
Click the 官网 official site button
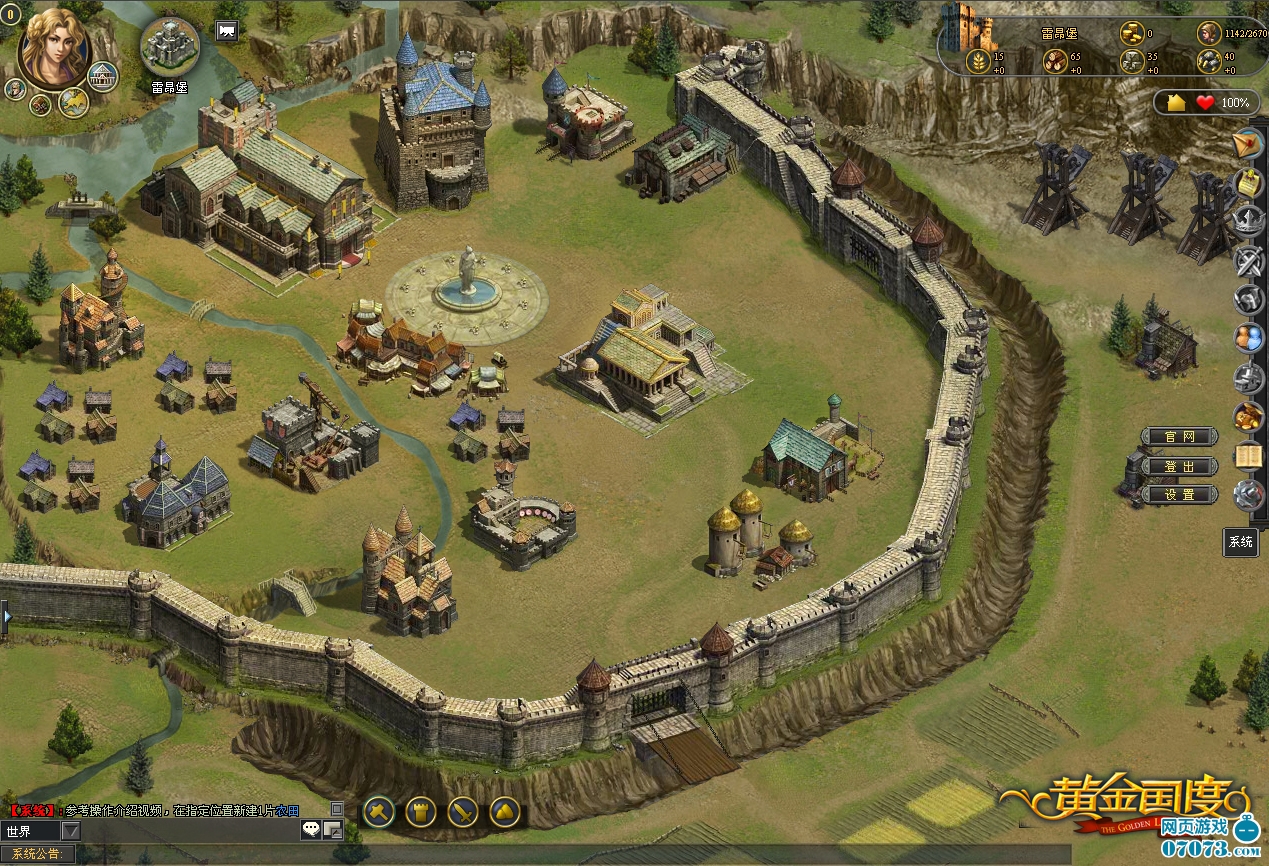(x=1180, y=437)
